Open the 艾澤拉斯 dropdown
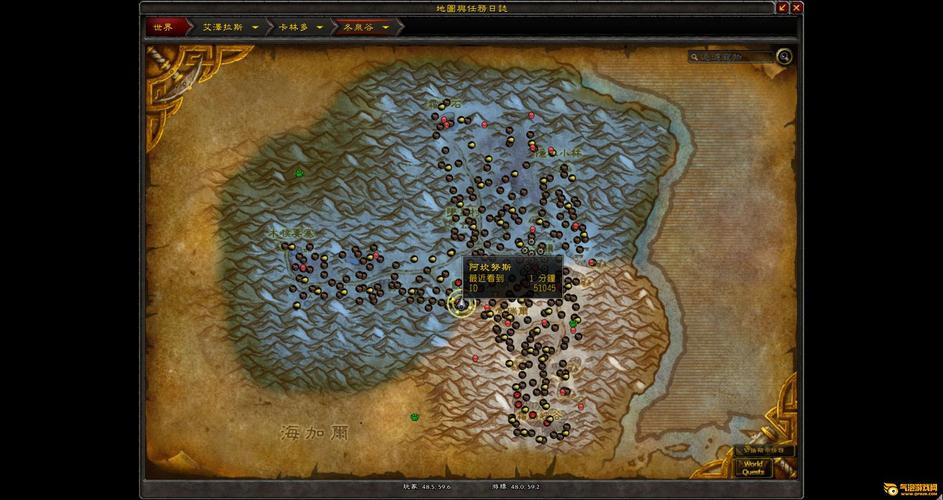This screenshot has height=500, width=943. click(256, 27)
